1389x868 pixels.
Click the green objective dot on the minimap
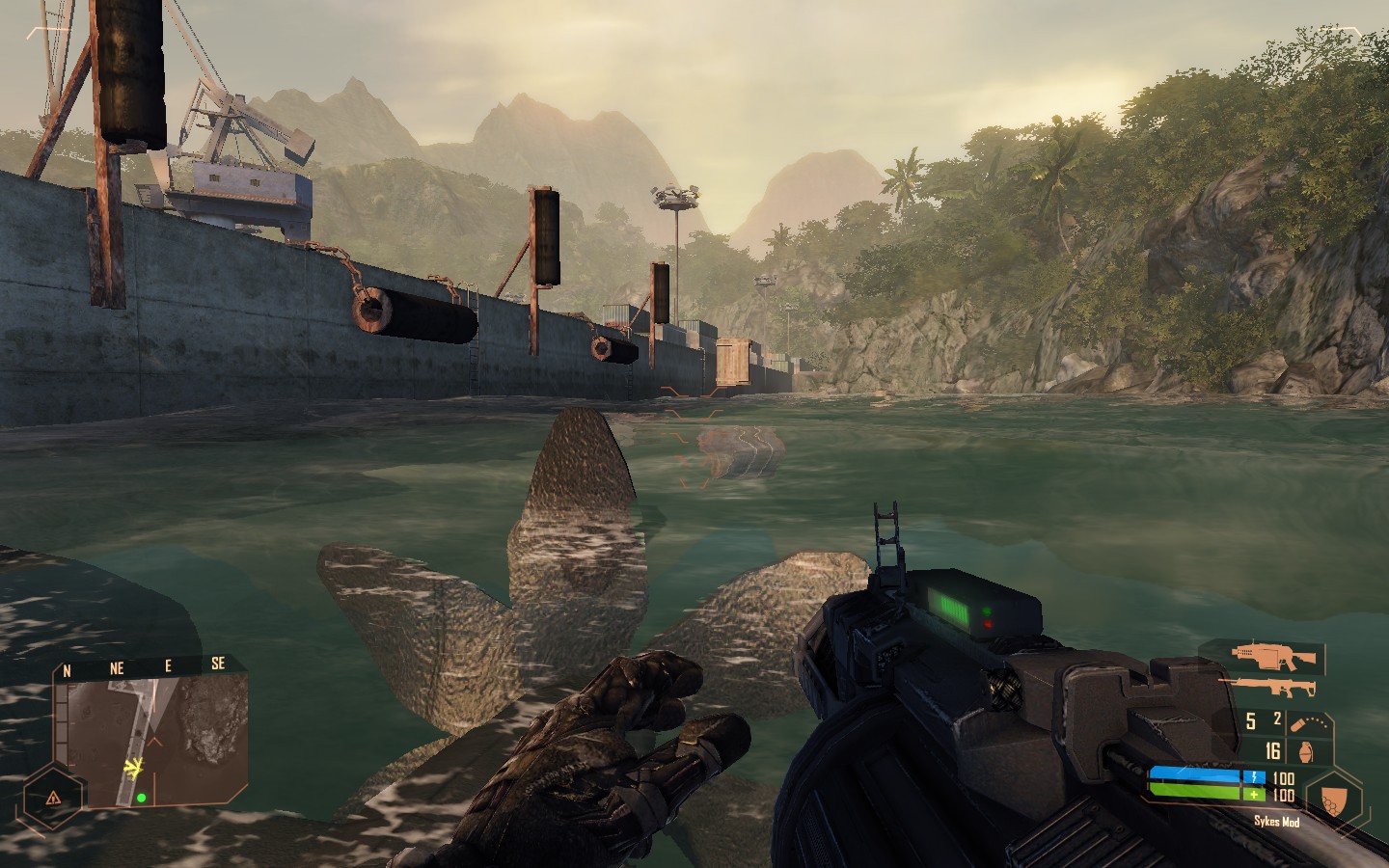pos(141,798)
